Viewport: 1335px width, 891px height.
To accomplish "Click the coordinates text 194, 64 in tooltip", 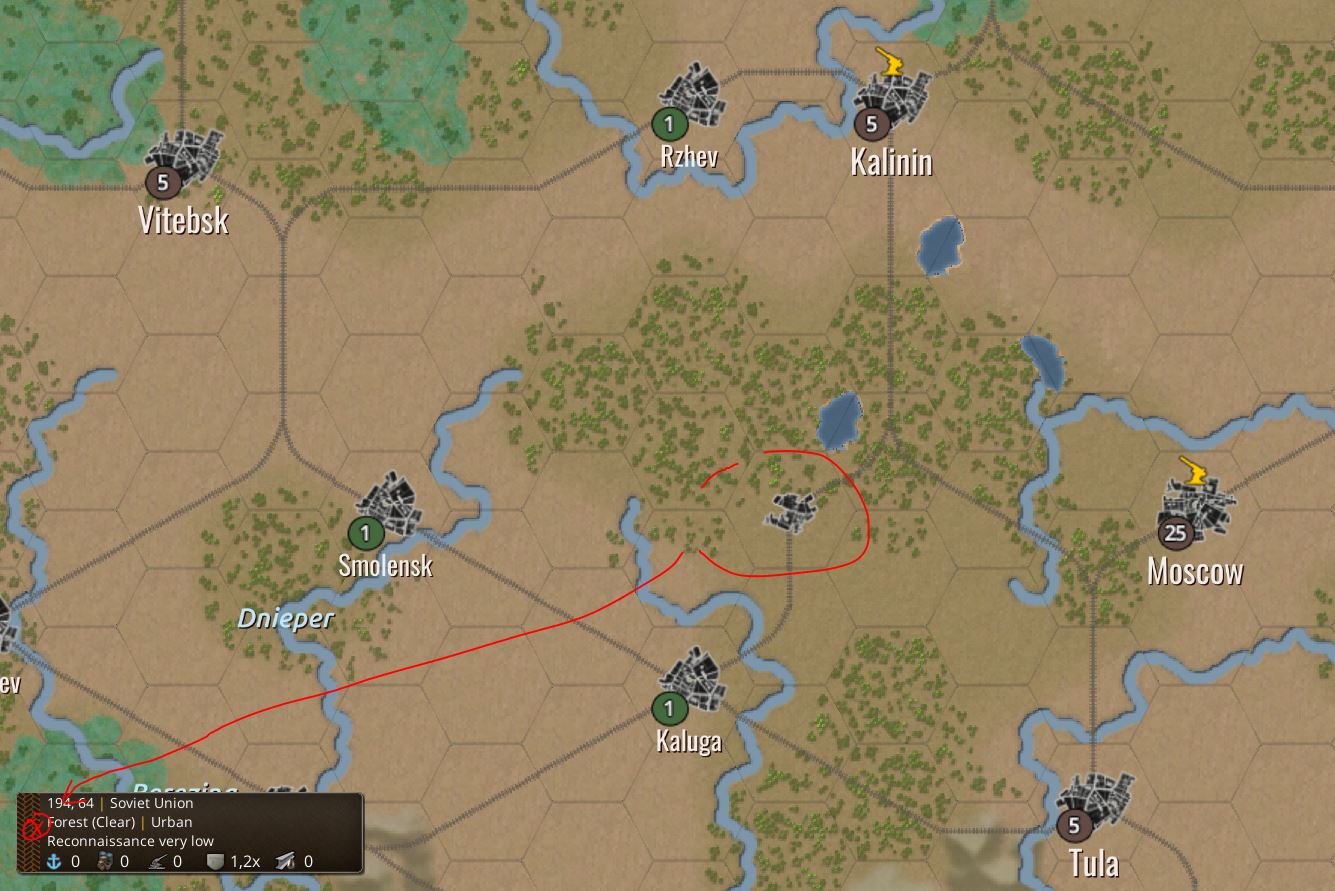I will point(71,803).
